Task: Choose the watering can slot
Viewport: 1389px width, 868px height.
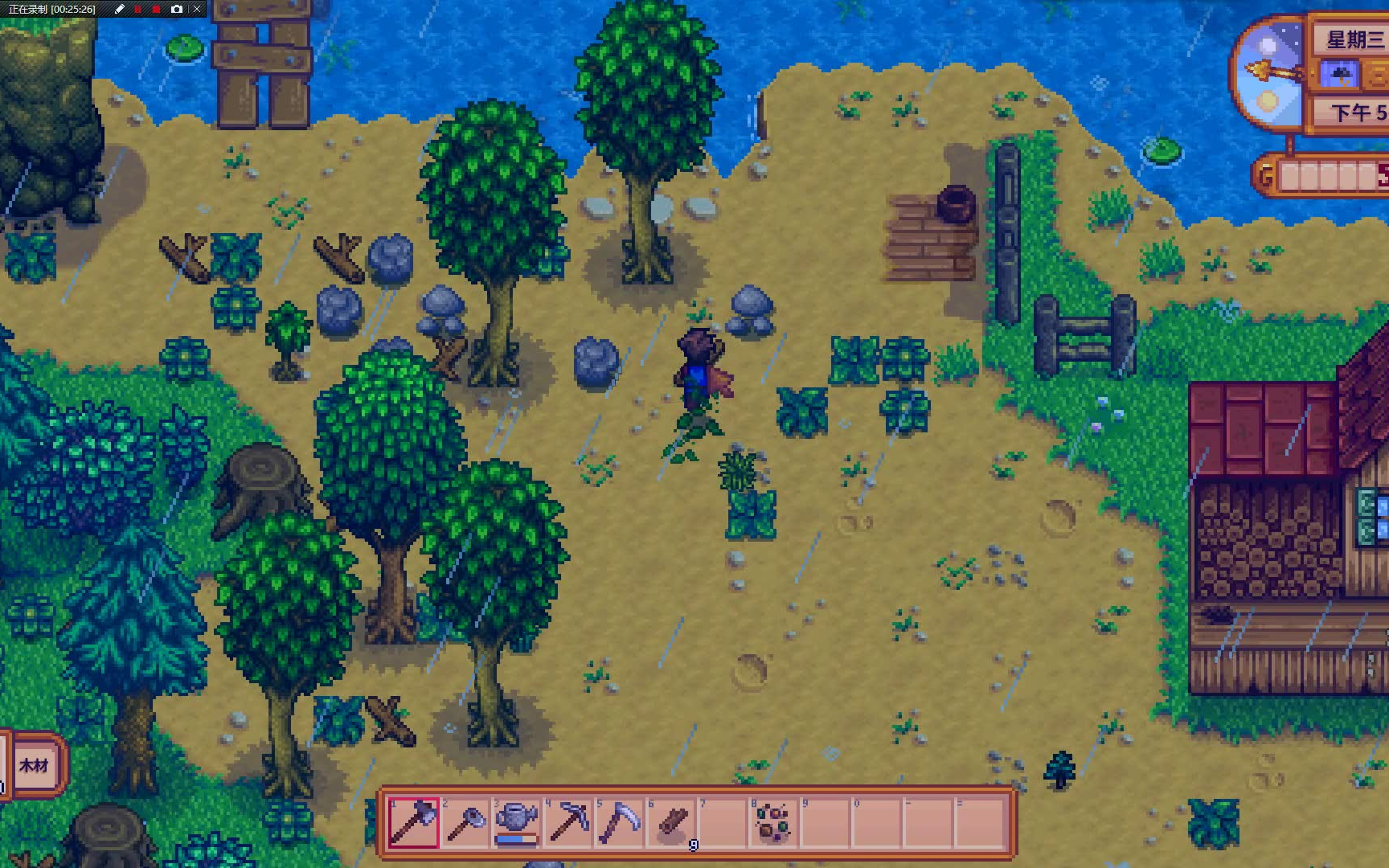Action: pyautogui.click(x=517, y=823)
